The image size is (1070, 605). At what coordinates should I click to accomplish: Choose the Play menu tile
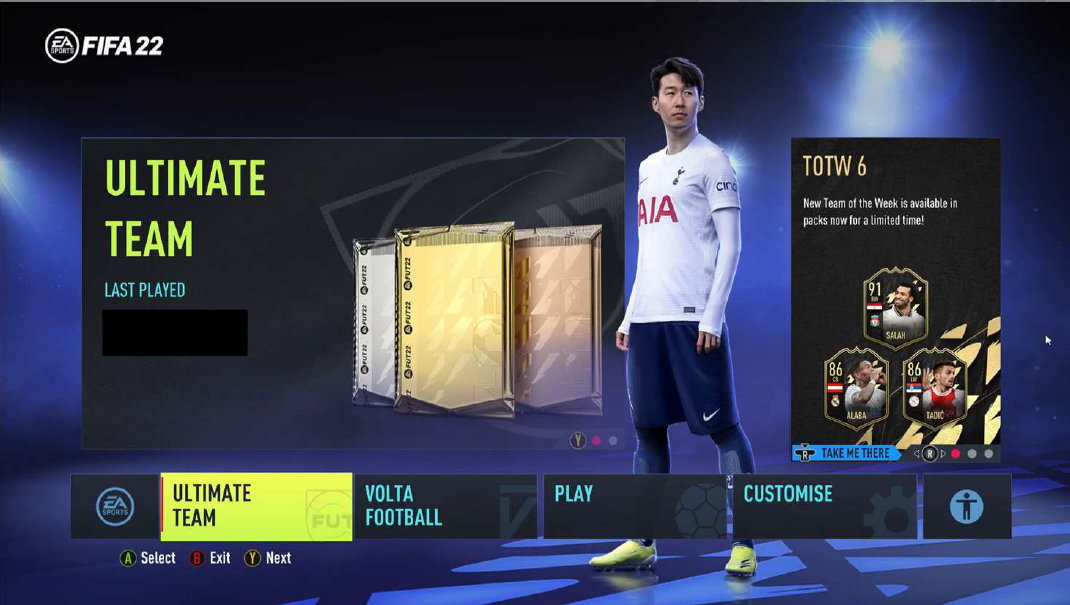(635, 506)
